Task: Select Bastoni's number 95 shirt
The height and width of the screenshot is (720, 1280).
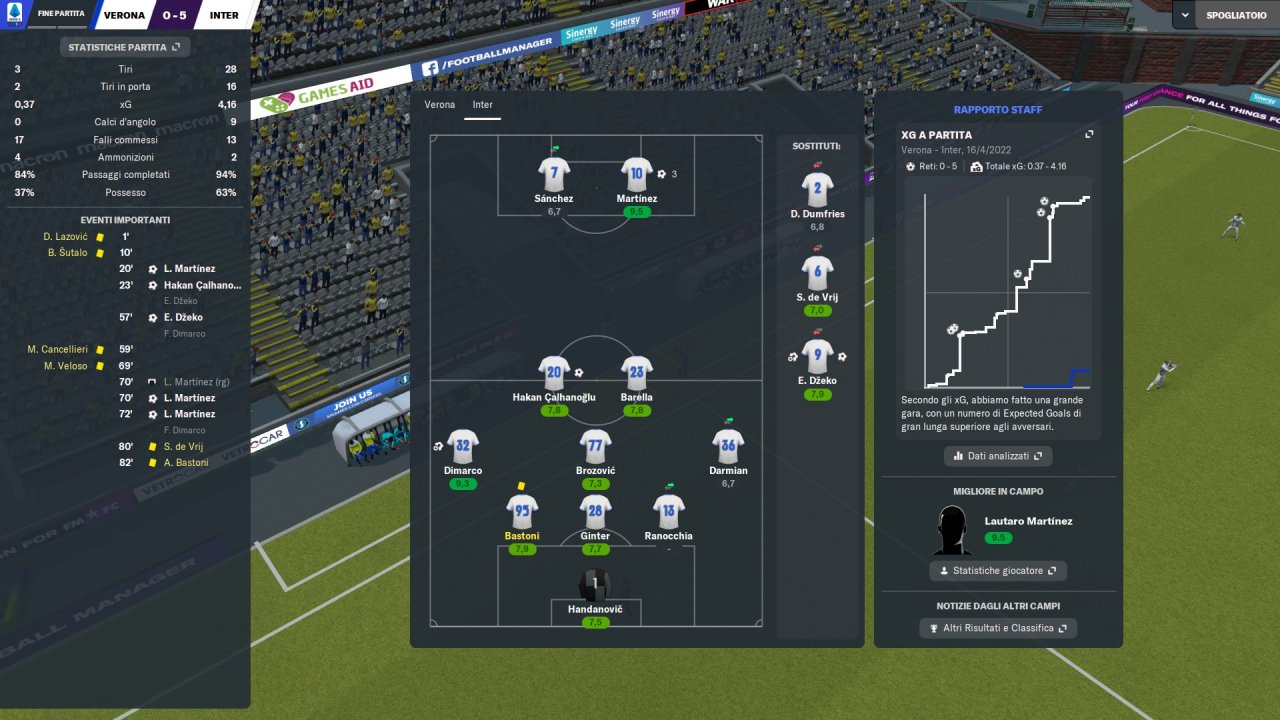Action: point(523,512)
